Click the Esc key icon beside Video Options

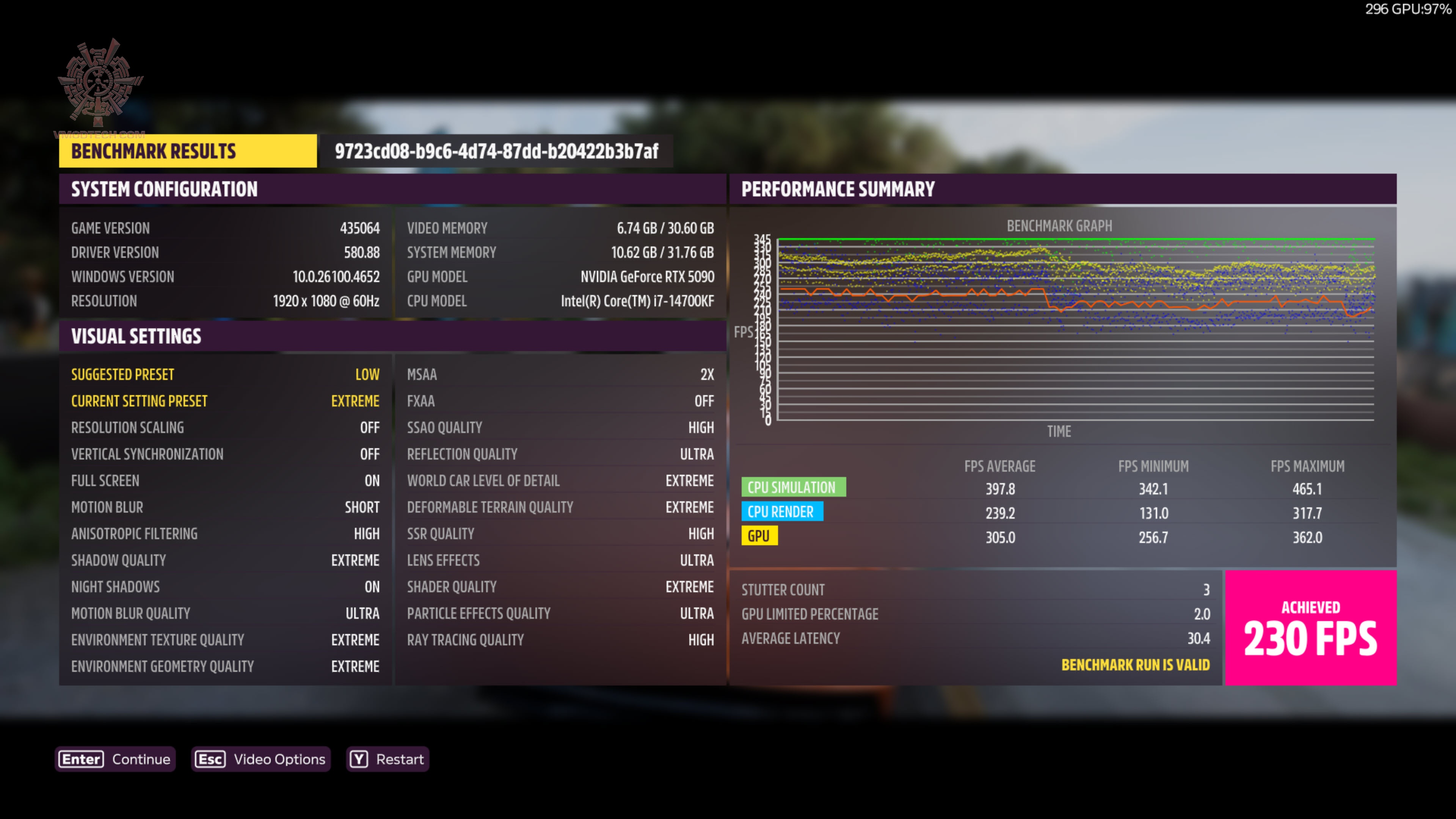click(210, 759)
